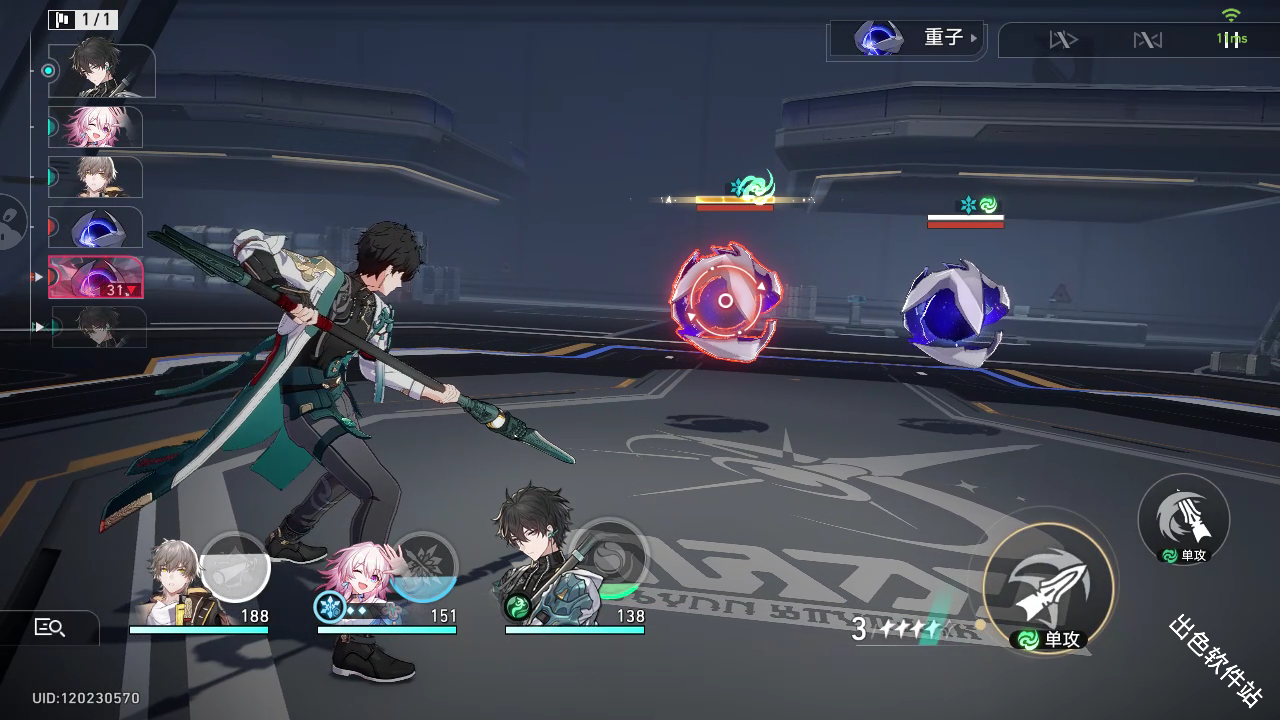Screen dimensions: 1280x720
Task: Activate Dan Heng's ultimate skill icon
Action: click(1182, 518)
